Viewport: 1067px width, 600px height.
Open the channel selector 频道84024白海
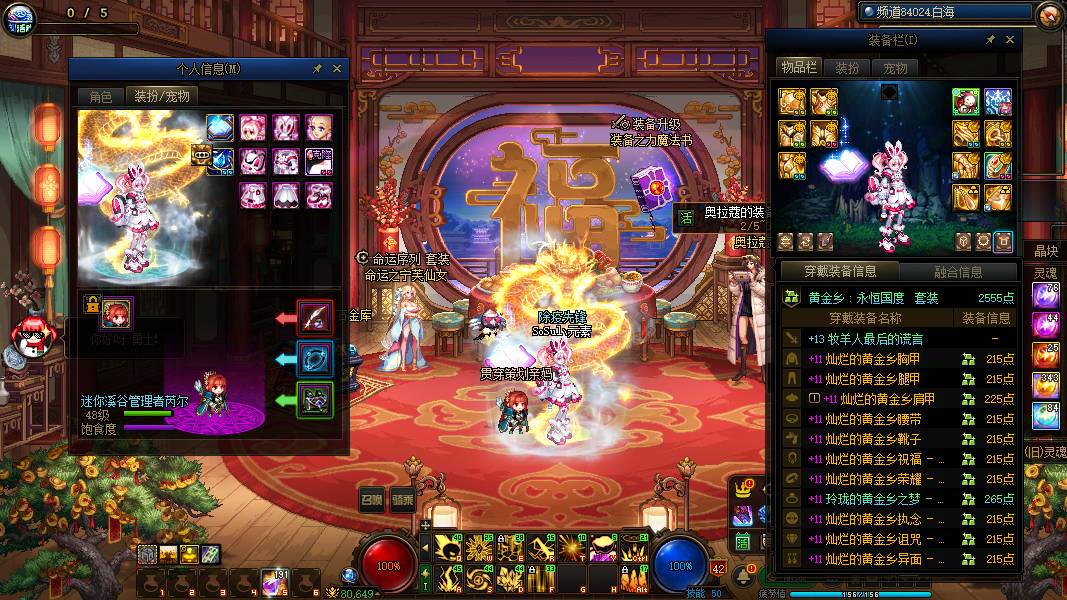945,12
